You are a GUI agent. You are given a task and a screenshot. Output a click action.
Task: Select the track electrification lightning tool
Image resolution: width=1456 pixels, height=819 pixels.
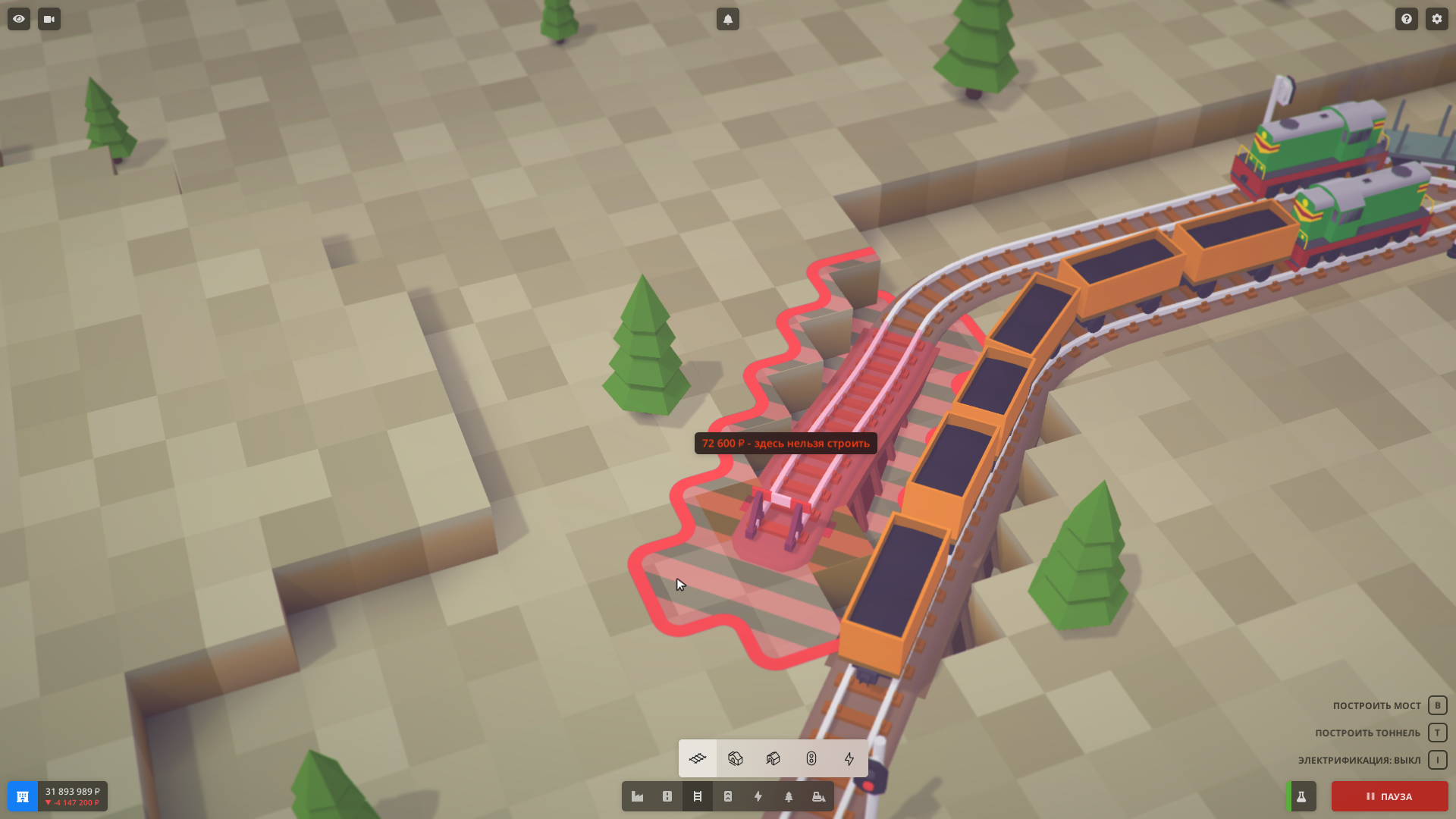click(848, 758)
